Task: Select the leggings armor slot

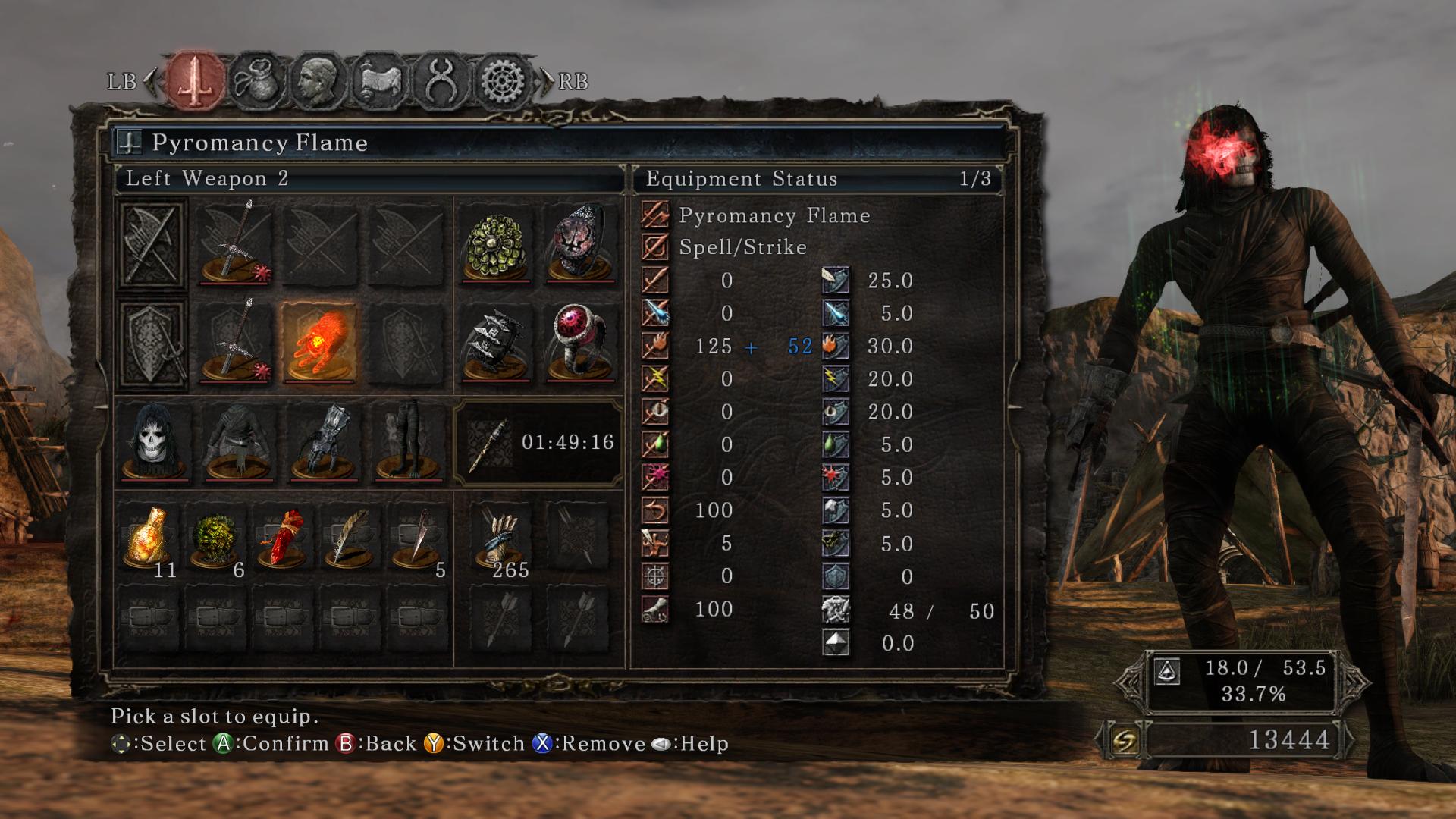Action: pyautogui.click(x=407, y=442)
